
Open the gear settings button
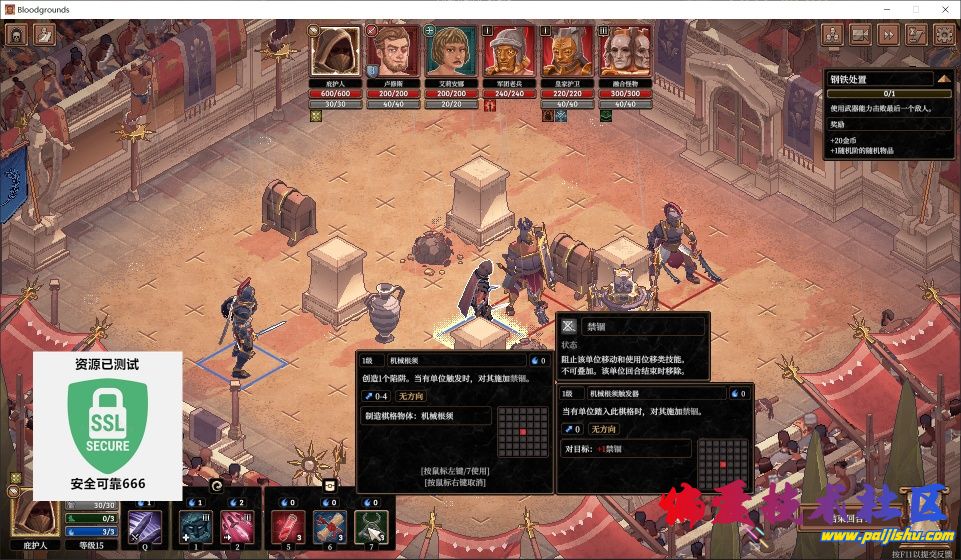click(943, 34)
